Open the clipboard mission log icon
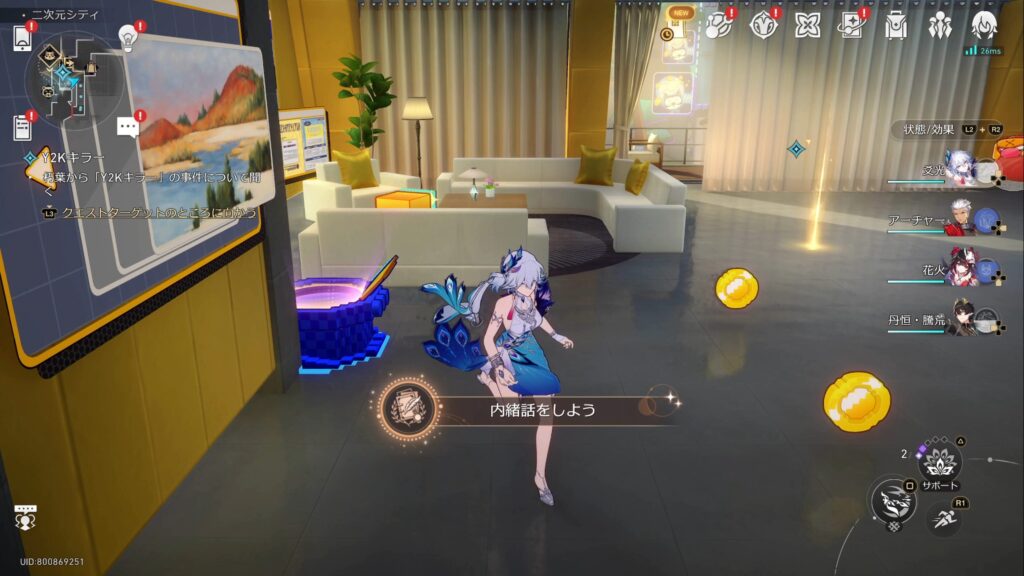Screen dimensions: 1024x576 [22, 126]
